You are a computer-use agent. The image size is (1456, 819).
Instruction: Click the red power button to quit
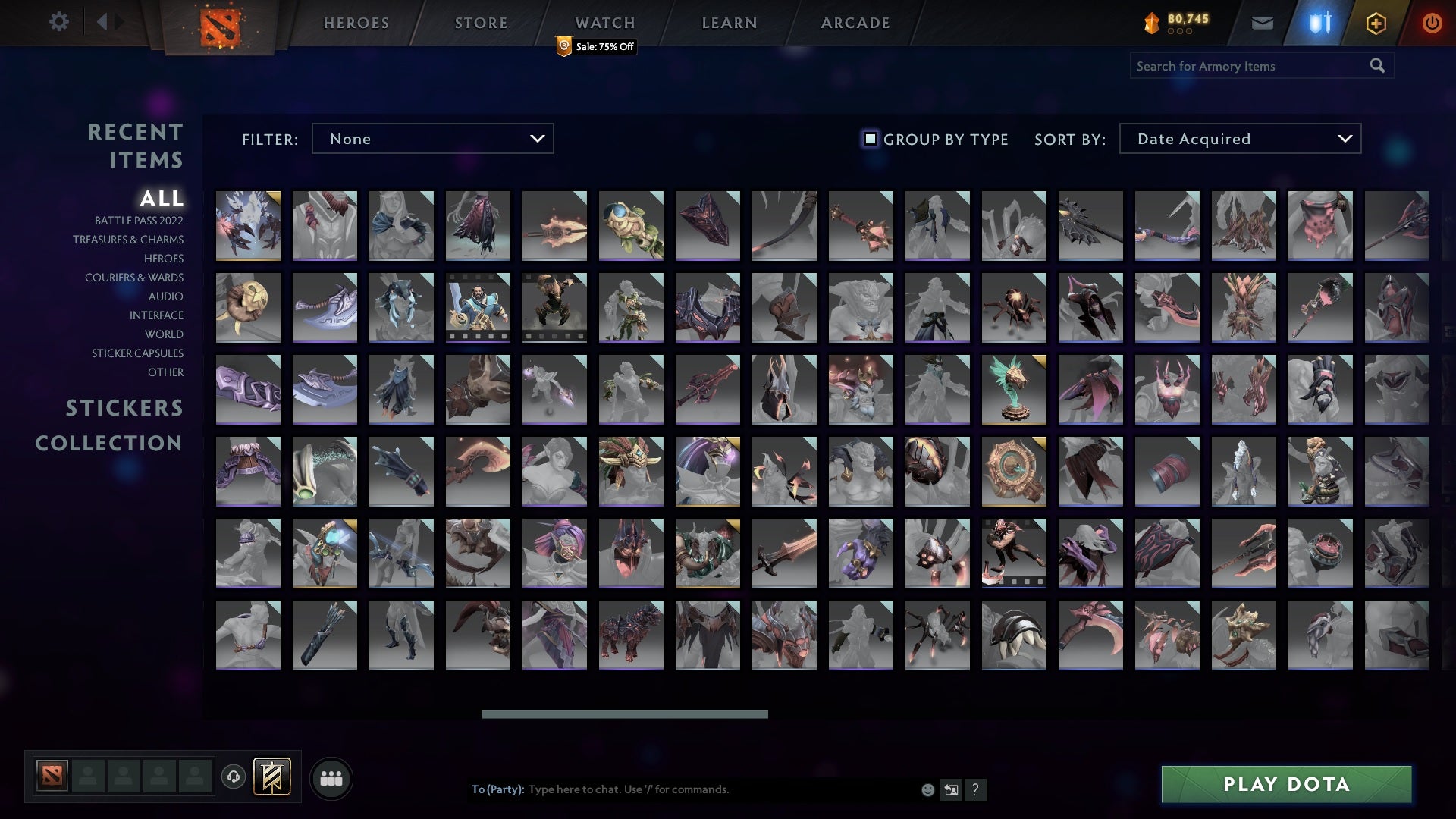tap(1432, 23)
